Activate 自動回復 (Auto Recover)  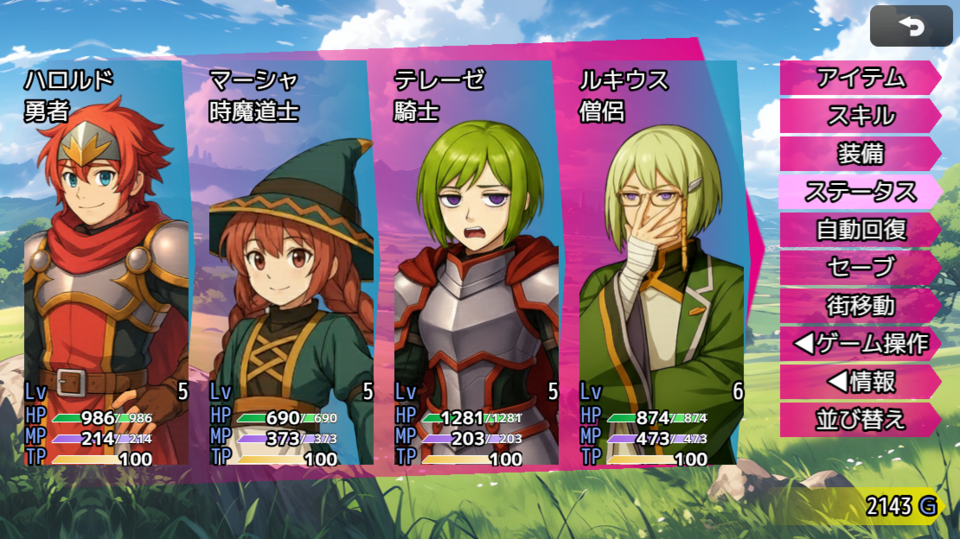[860, 229]
